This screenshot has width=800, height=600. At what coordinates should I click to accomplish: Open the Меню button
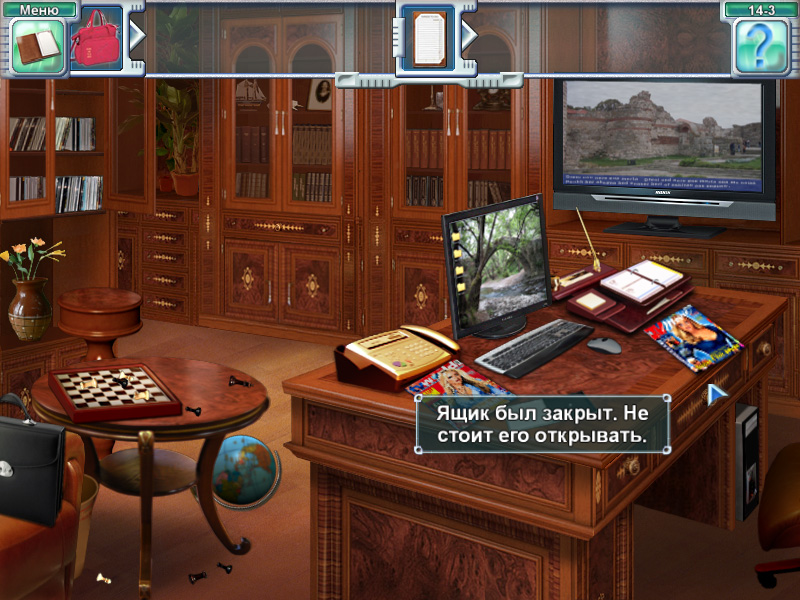pyautogui.click(x=39, y=9)
